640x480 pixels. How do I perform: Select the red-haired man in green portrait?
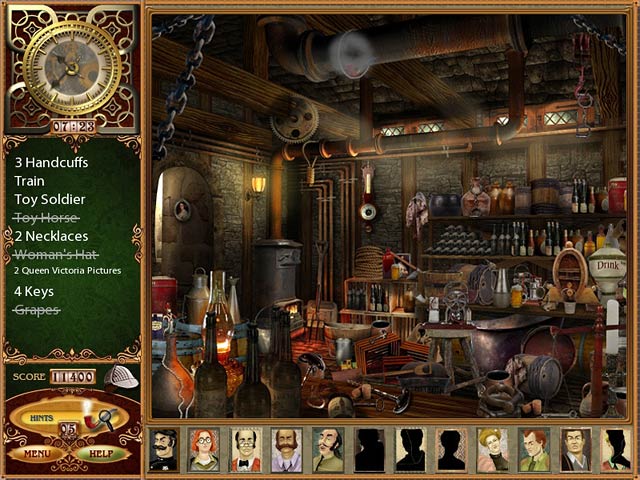[534, 449]
